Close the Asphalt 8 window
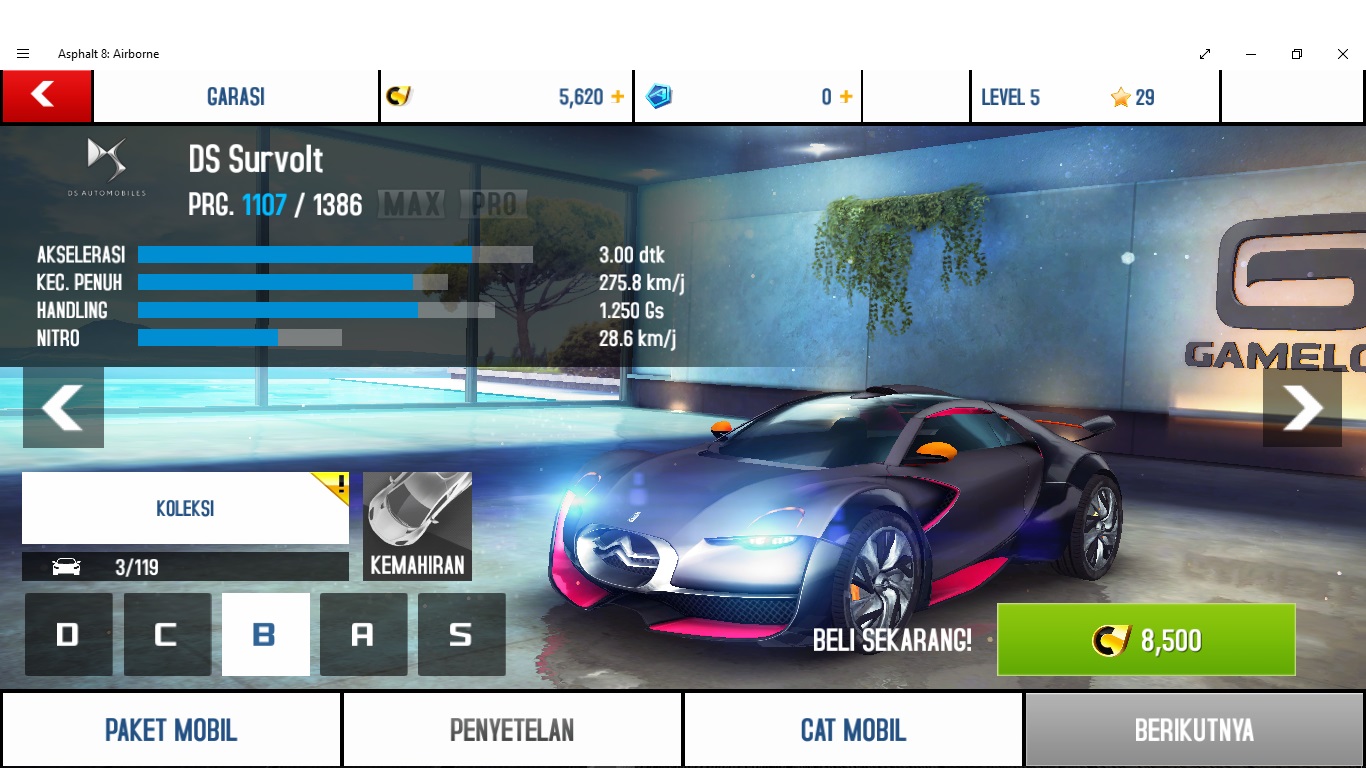This screenshot has height=768, width=1366. pos(1343,54)
